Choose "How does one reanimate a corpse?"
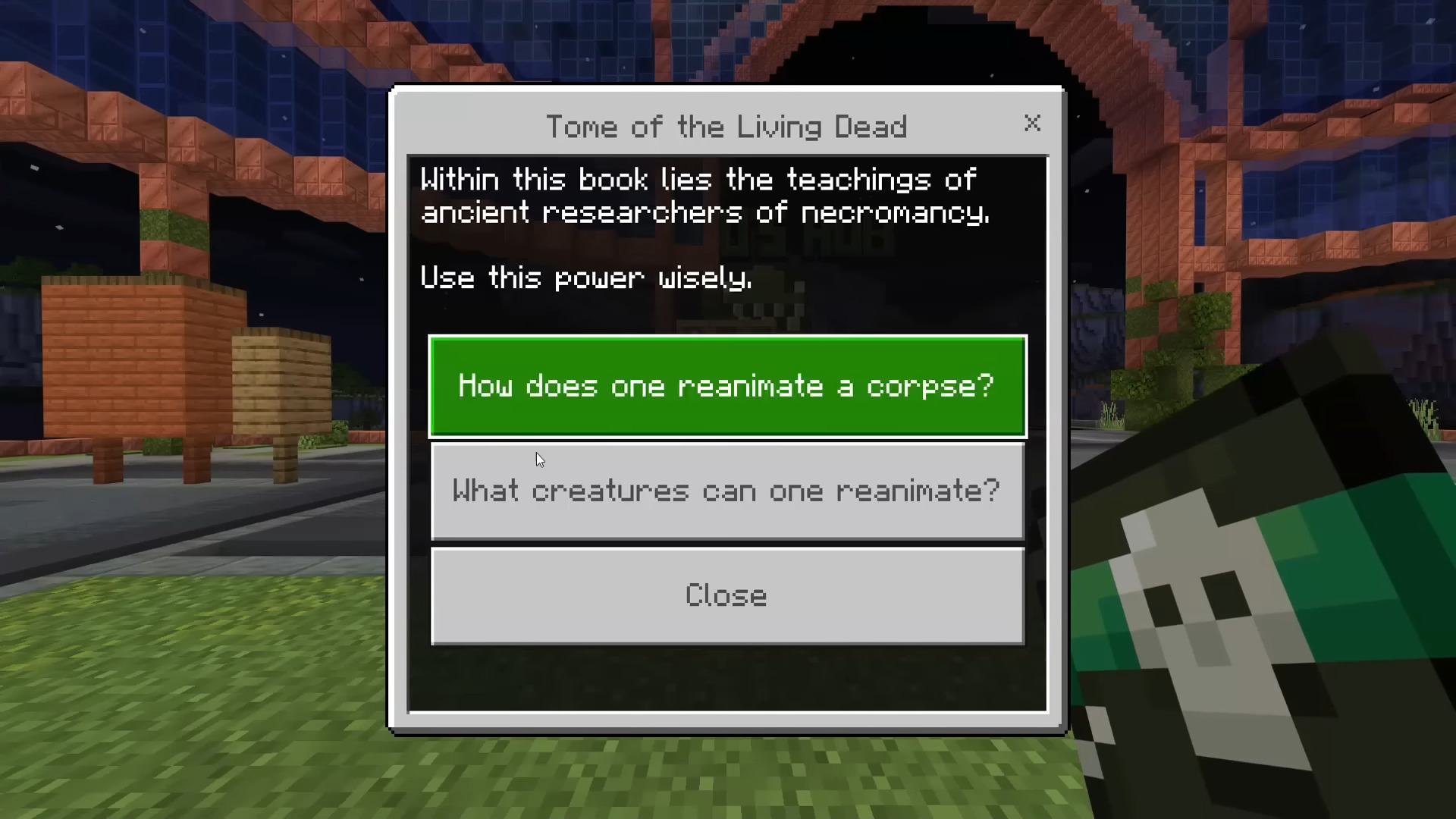This screenshot has height=819, width=1456. pos(726,386)
